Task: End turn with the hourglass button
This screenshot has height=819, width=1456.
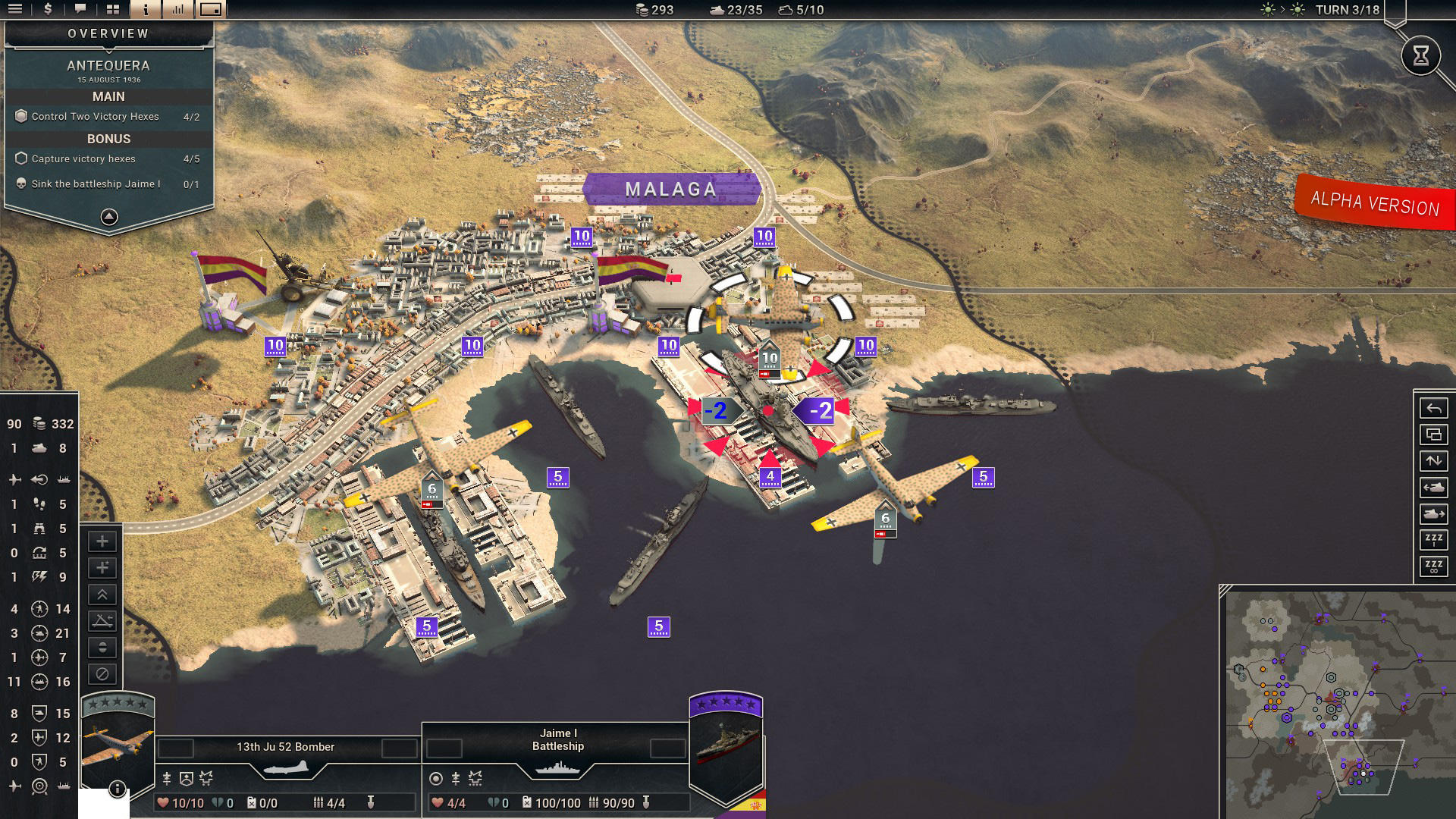Action: coord(1420,55)
